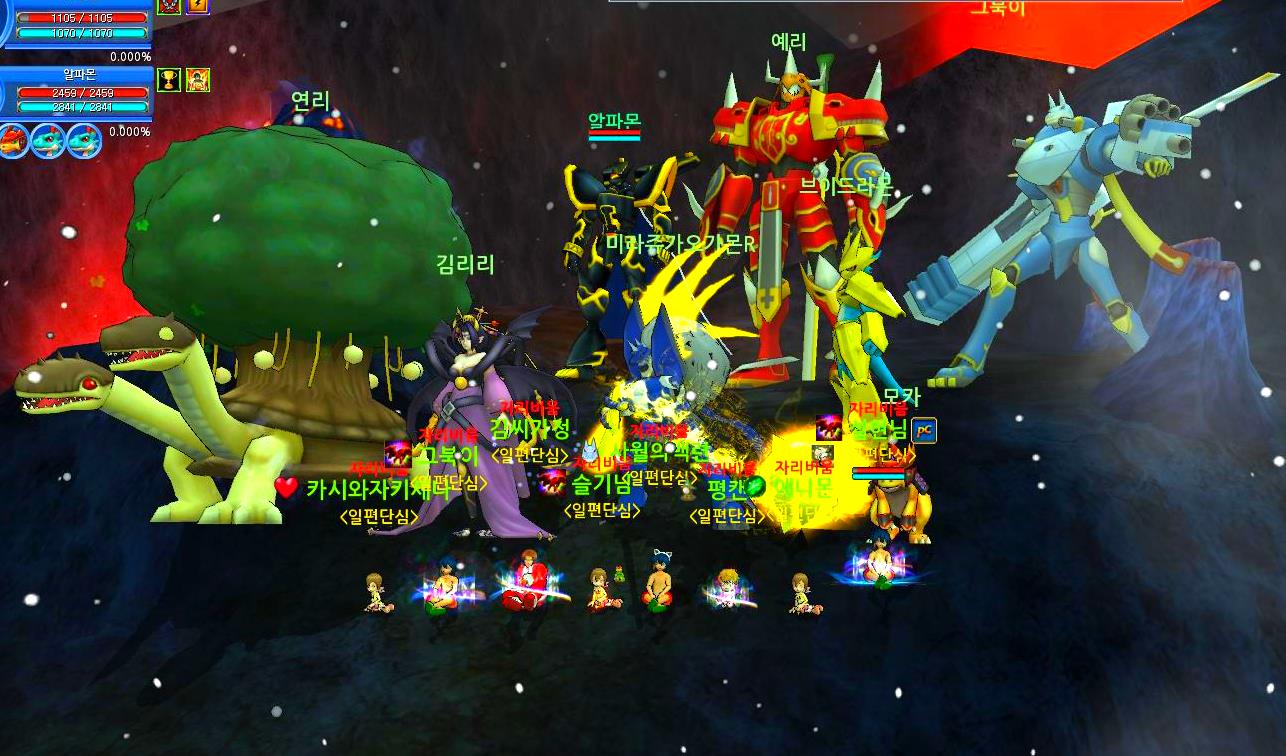Click the gold trophy buff icon

(169, 80)
